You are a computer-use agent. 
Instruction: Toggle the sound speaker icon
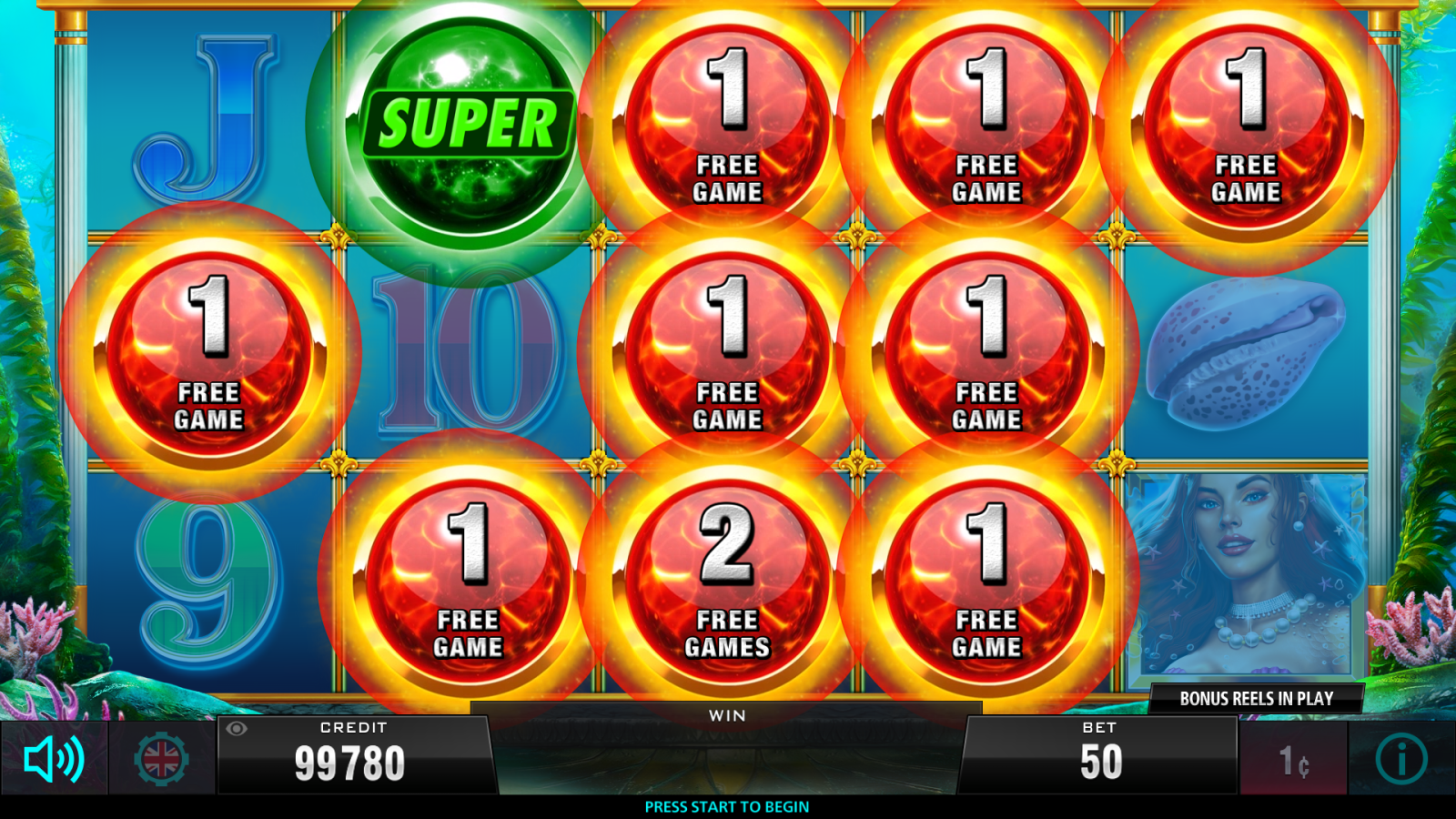[54, 759]
